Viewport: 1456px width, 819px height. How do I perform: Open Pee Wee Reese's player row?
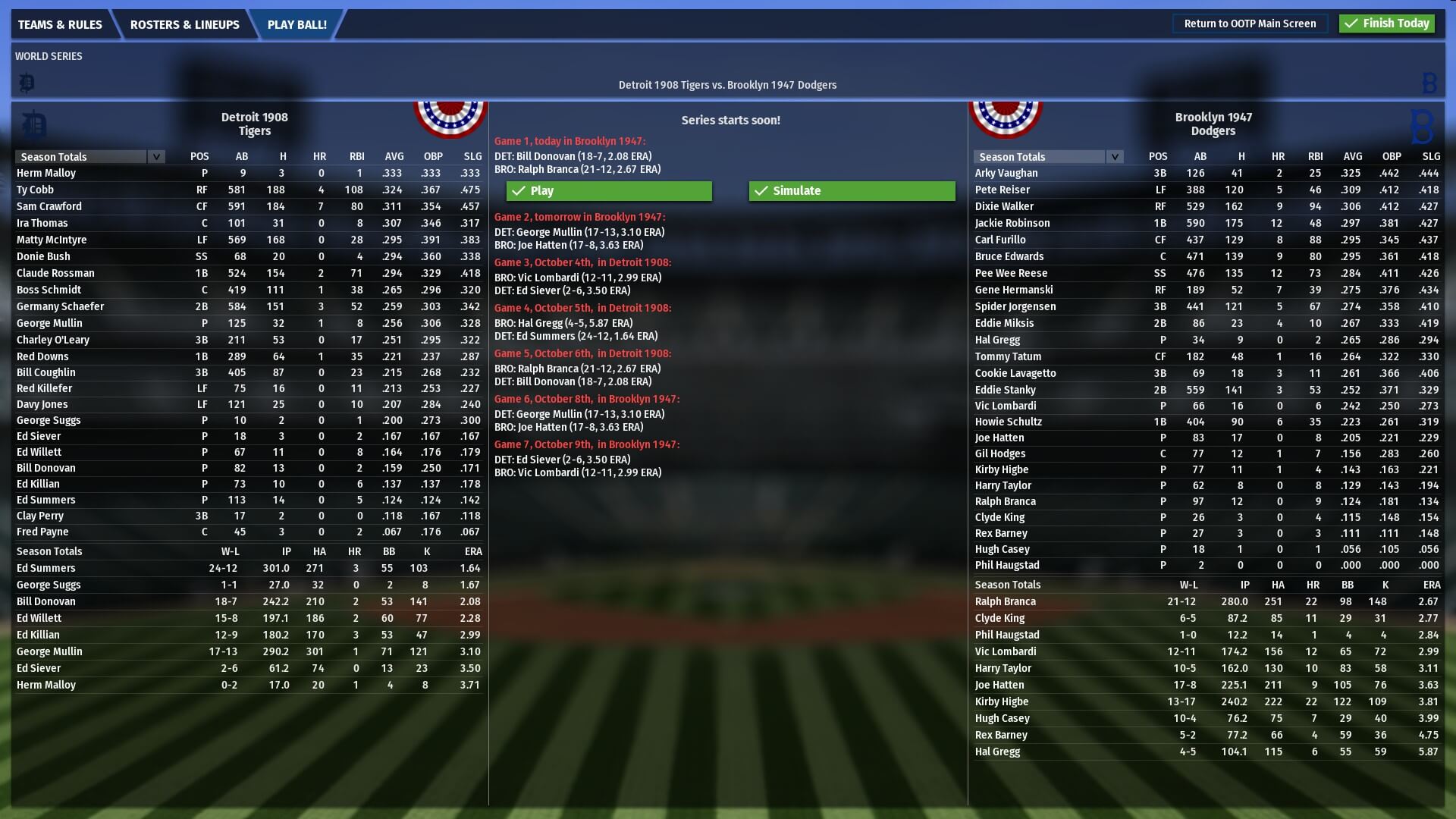pos(1011,273)
